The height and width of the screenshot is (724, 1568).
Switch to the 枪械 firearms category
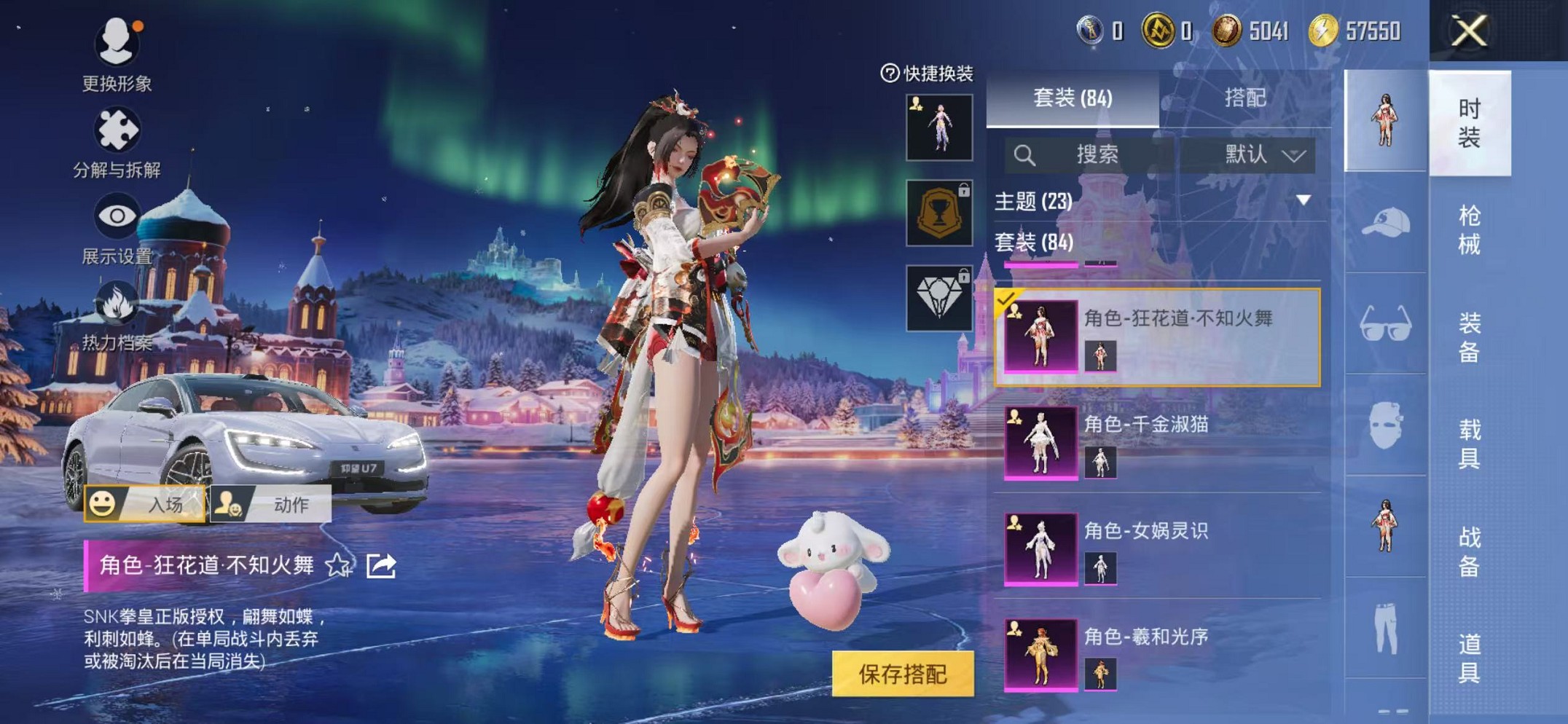point(1469,230)
